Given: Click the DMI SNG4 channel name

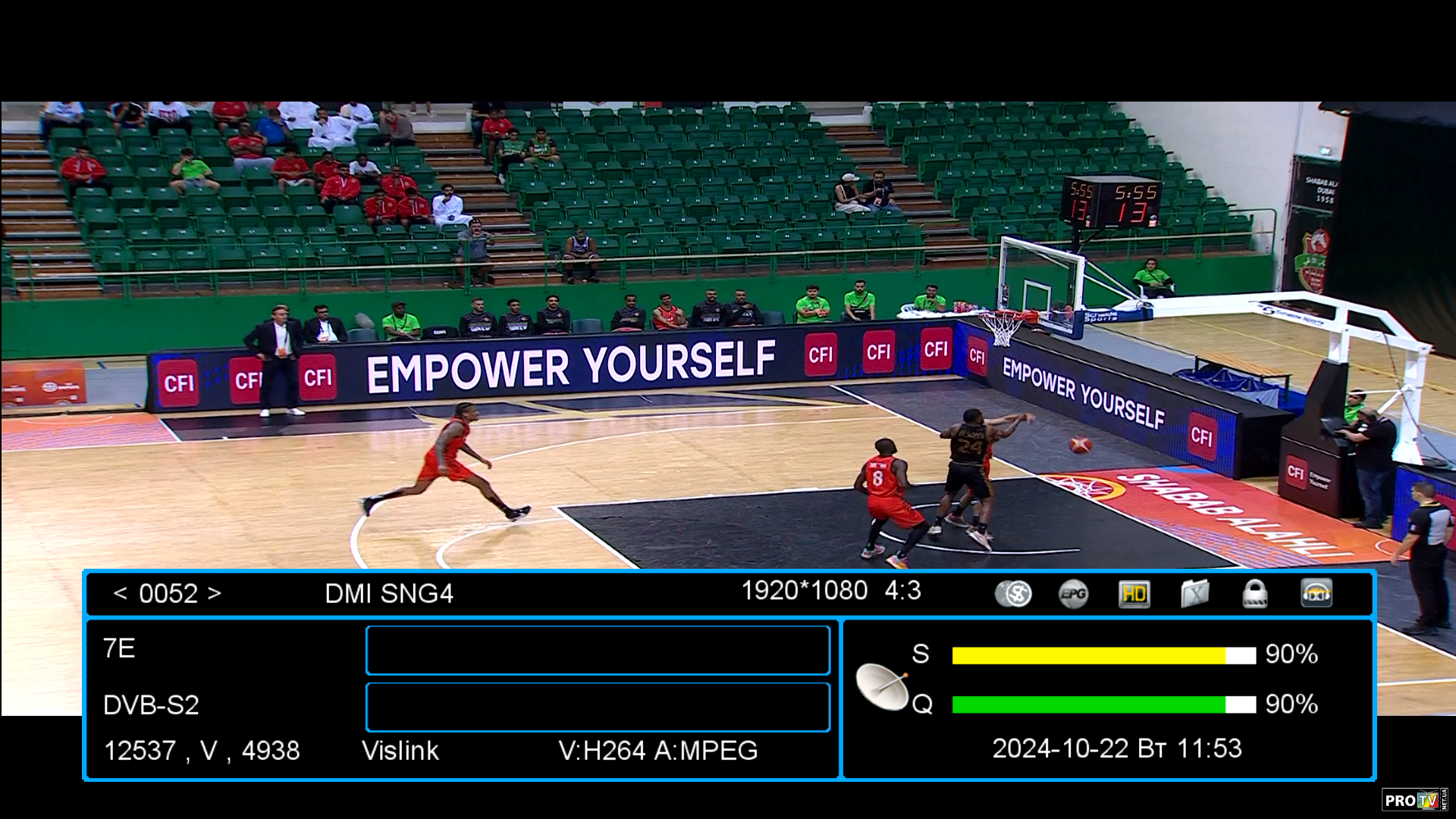Looking at the screenshot, I should [x=388, y=593].
